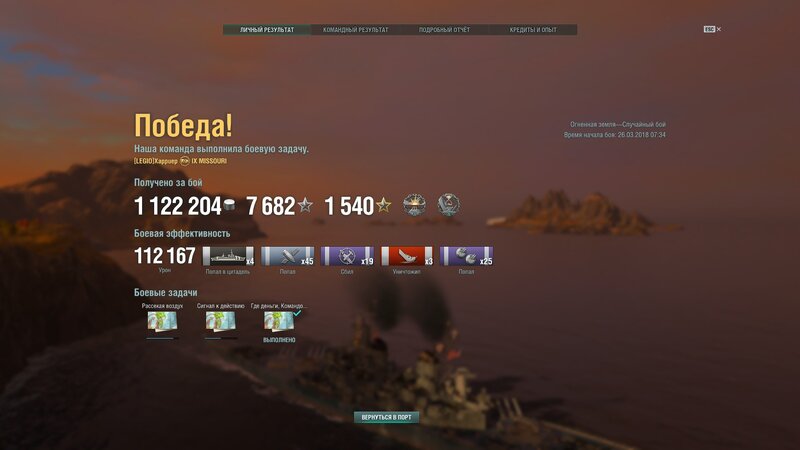The width and height of the screenshot is (800, 450).
Task: Select the citadel hits ribbon x4
Action: [x=229, y=256]
